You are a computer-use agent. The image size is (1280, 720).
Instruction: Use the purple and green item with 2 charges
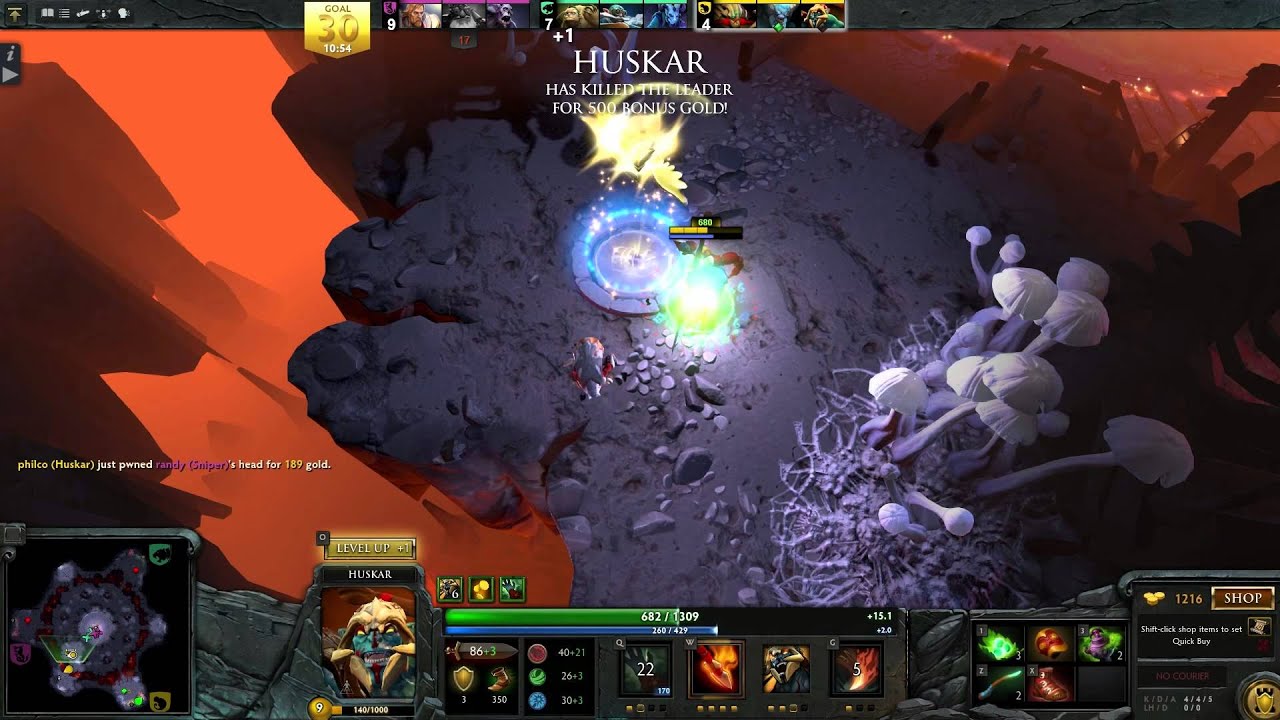tap(1096, 642)
